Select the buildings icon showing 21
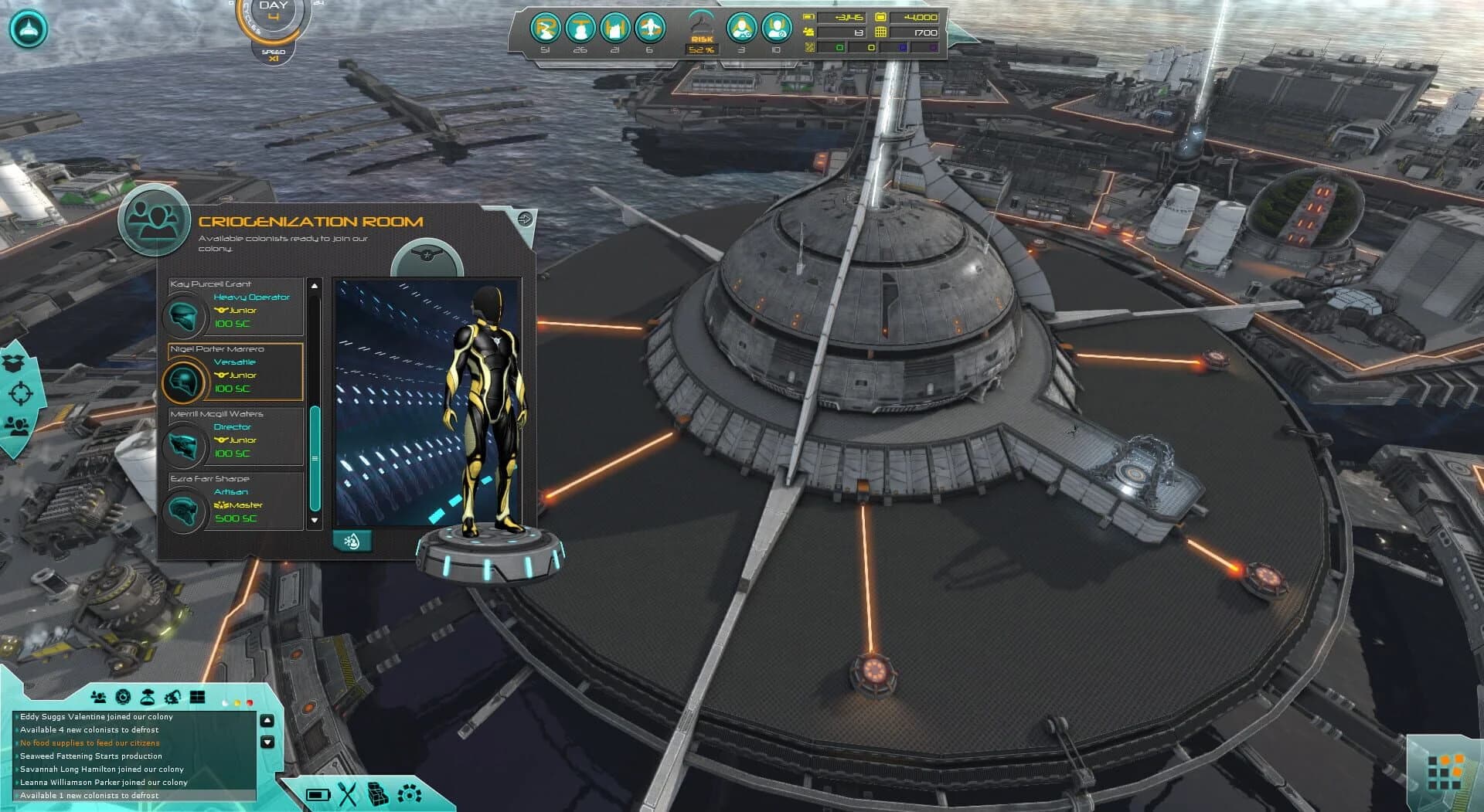This screenshot has width=1484, height=812. [x=614, y=29]
